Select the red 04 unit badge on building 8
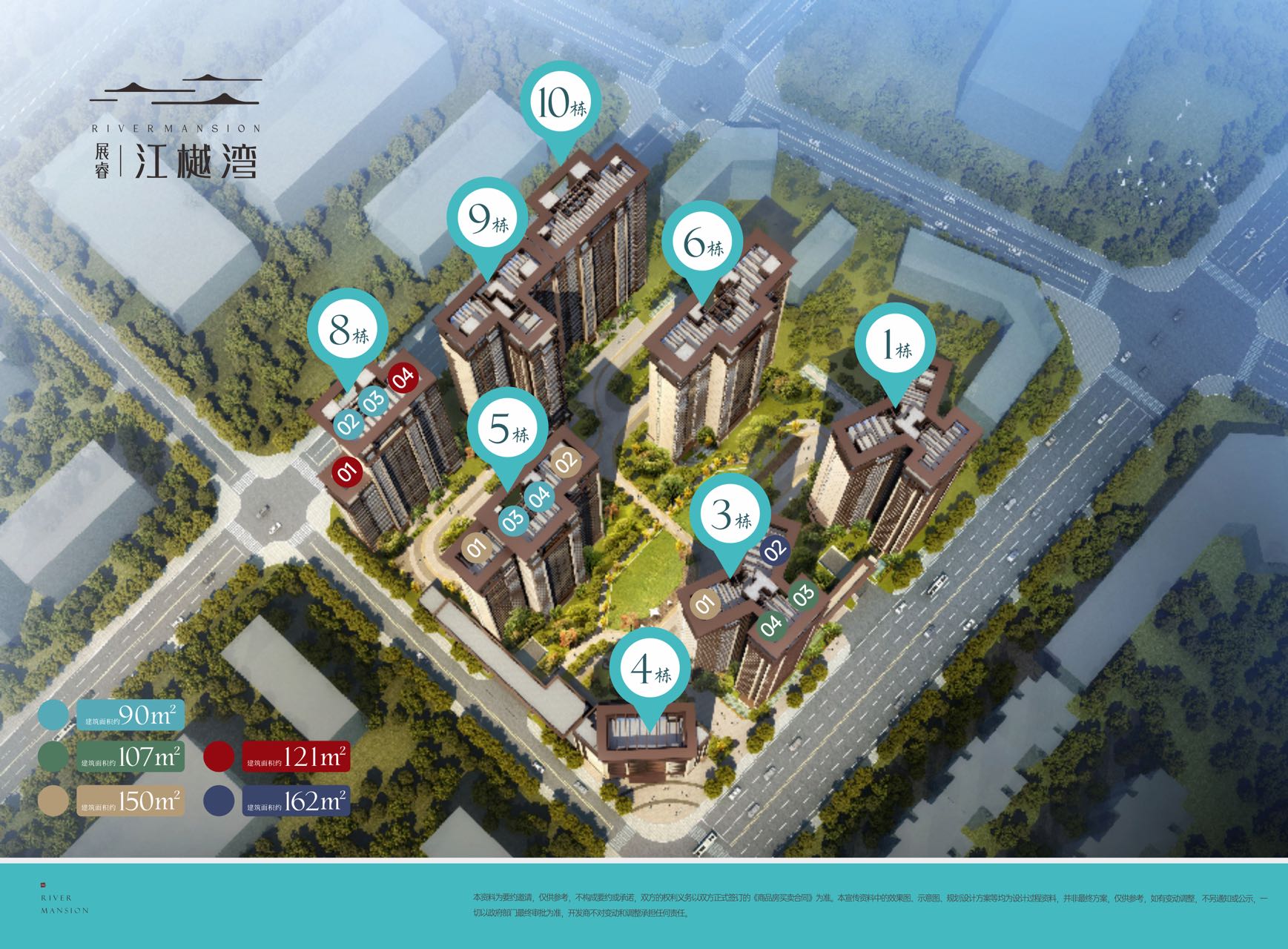This screenshot has width=1288, height=949. pyautogui.click(x=403, y=377)
